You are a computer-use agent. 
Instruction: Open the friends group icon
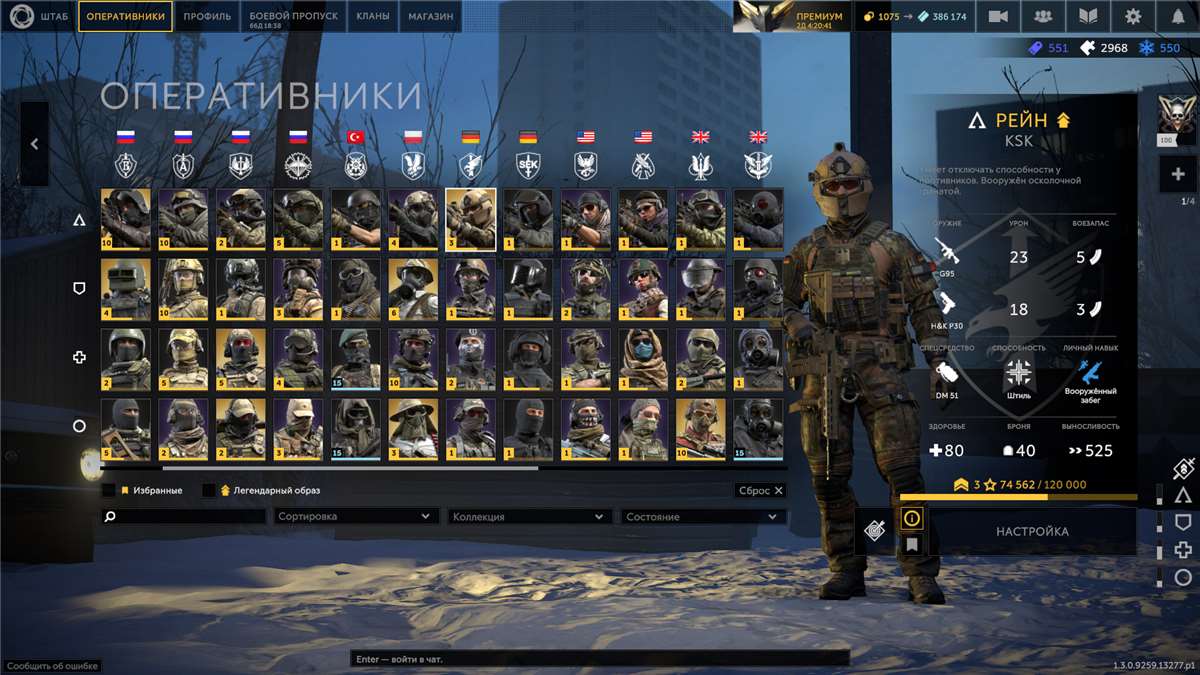[x=1043, y=16]
